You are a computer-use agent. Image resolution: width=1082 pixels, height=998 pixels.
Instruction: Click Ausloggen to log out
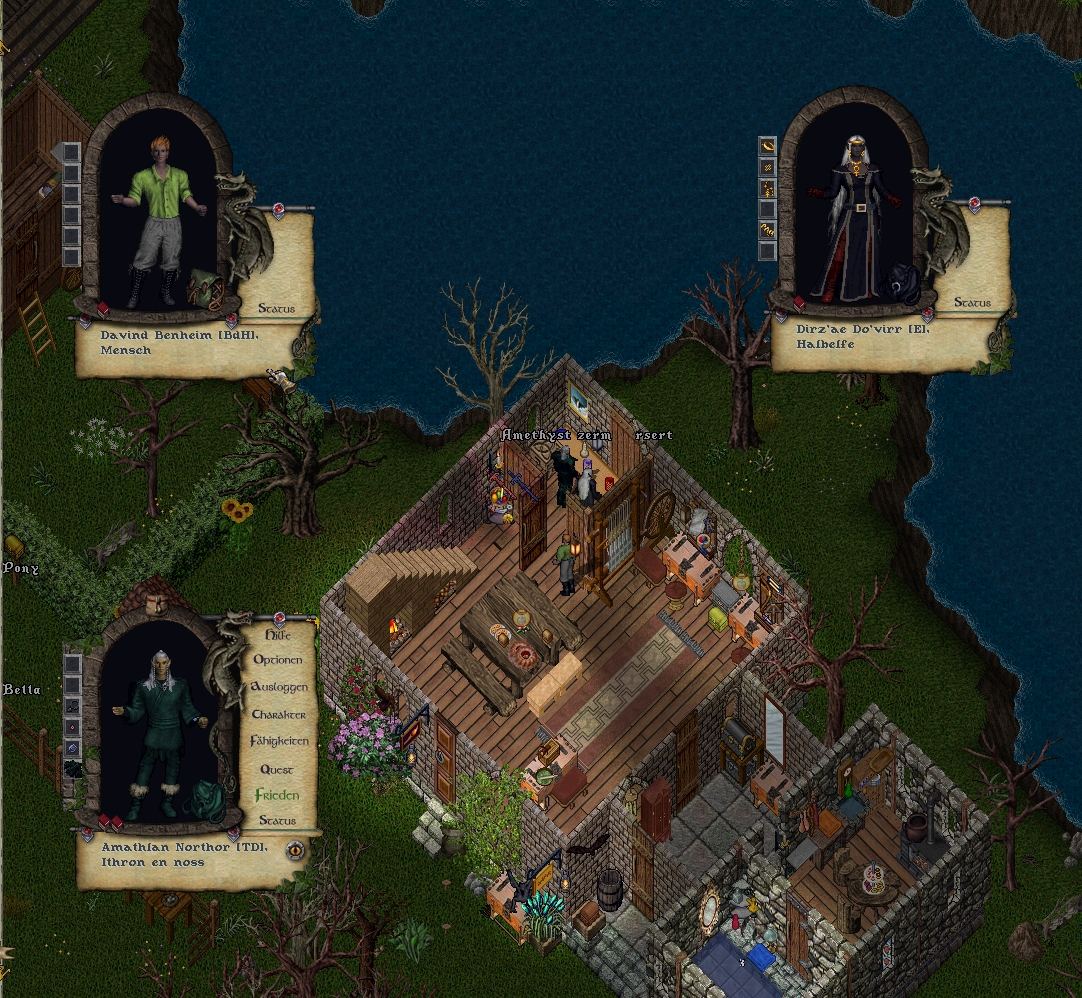pyautogui.click(x=278, y=688)
